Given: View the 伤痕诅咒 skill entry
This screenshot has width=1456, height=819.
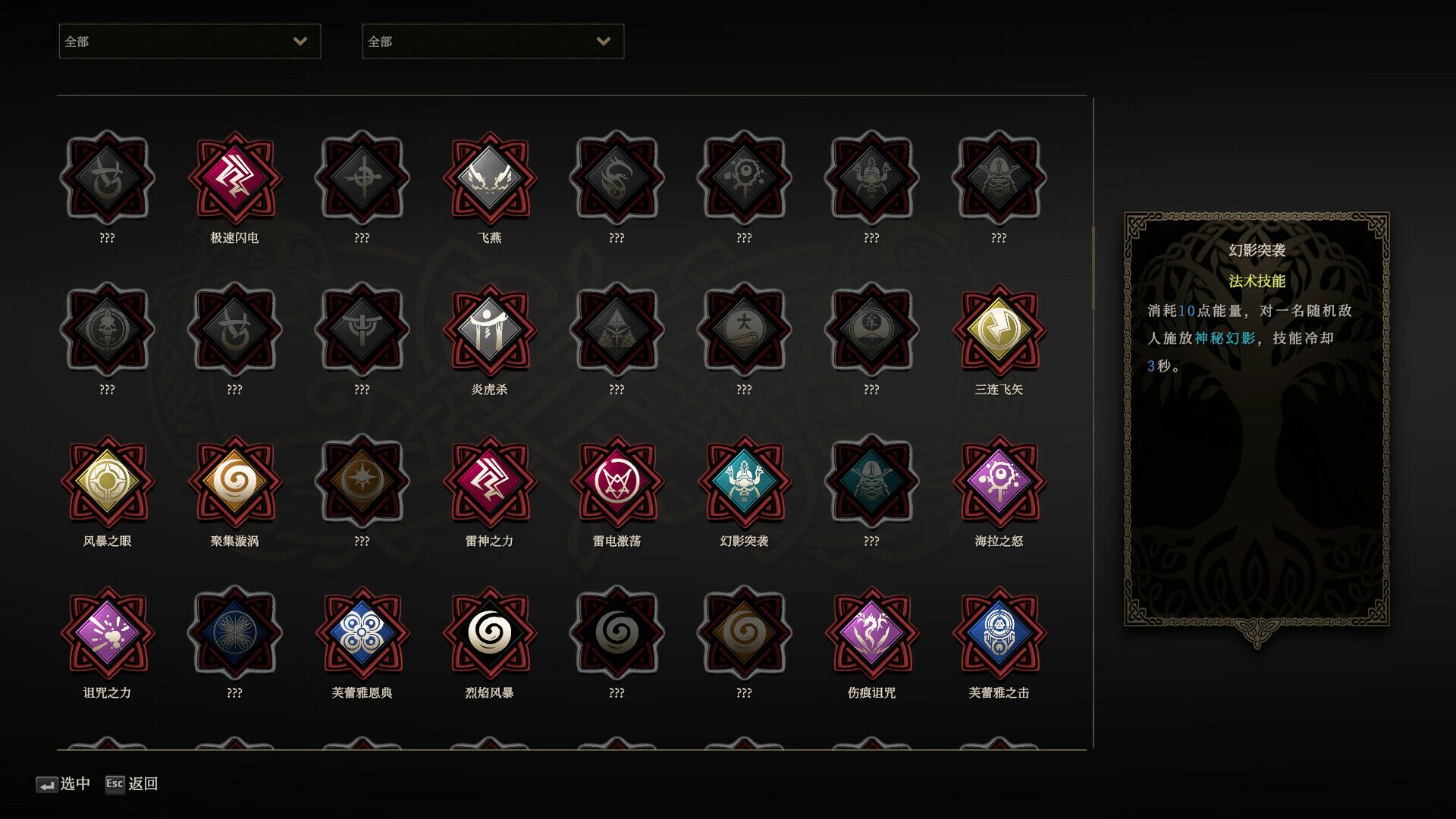Looking at the screenshot, I should point(871,633).
